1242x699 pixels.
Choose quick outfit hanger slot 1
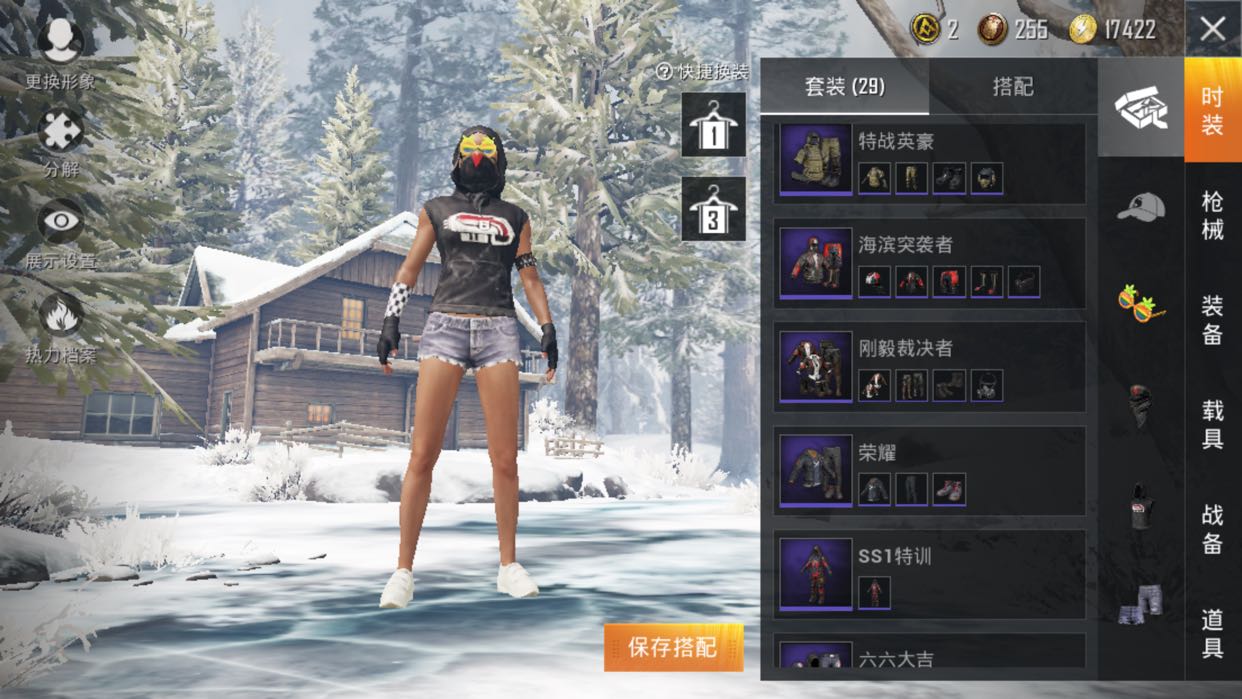click(x=713, y=125)
